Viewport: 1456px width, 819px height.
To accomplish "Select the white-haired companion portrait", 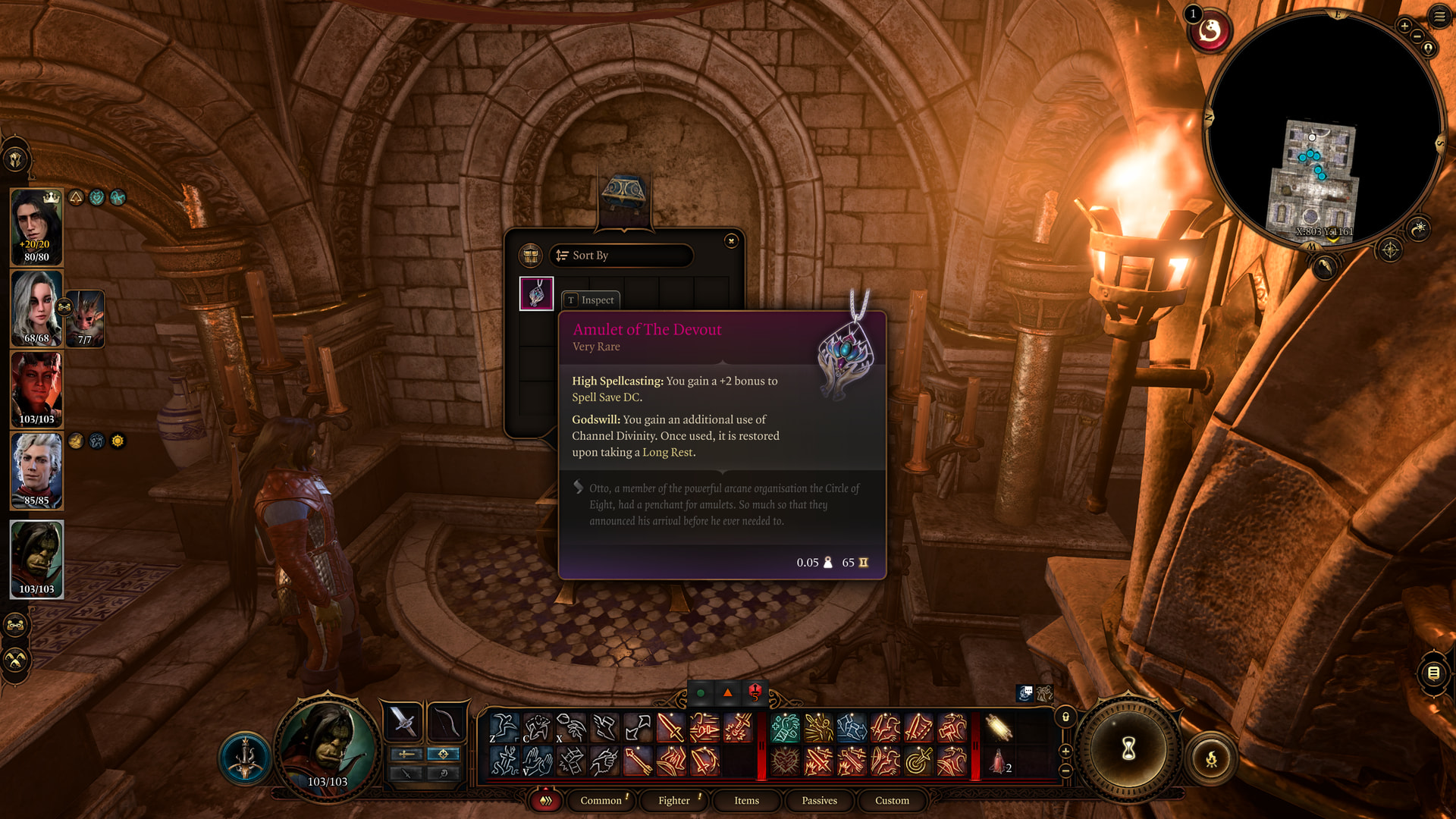I will tap(36, 309).
